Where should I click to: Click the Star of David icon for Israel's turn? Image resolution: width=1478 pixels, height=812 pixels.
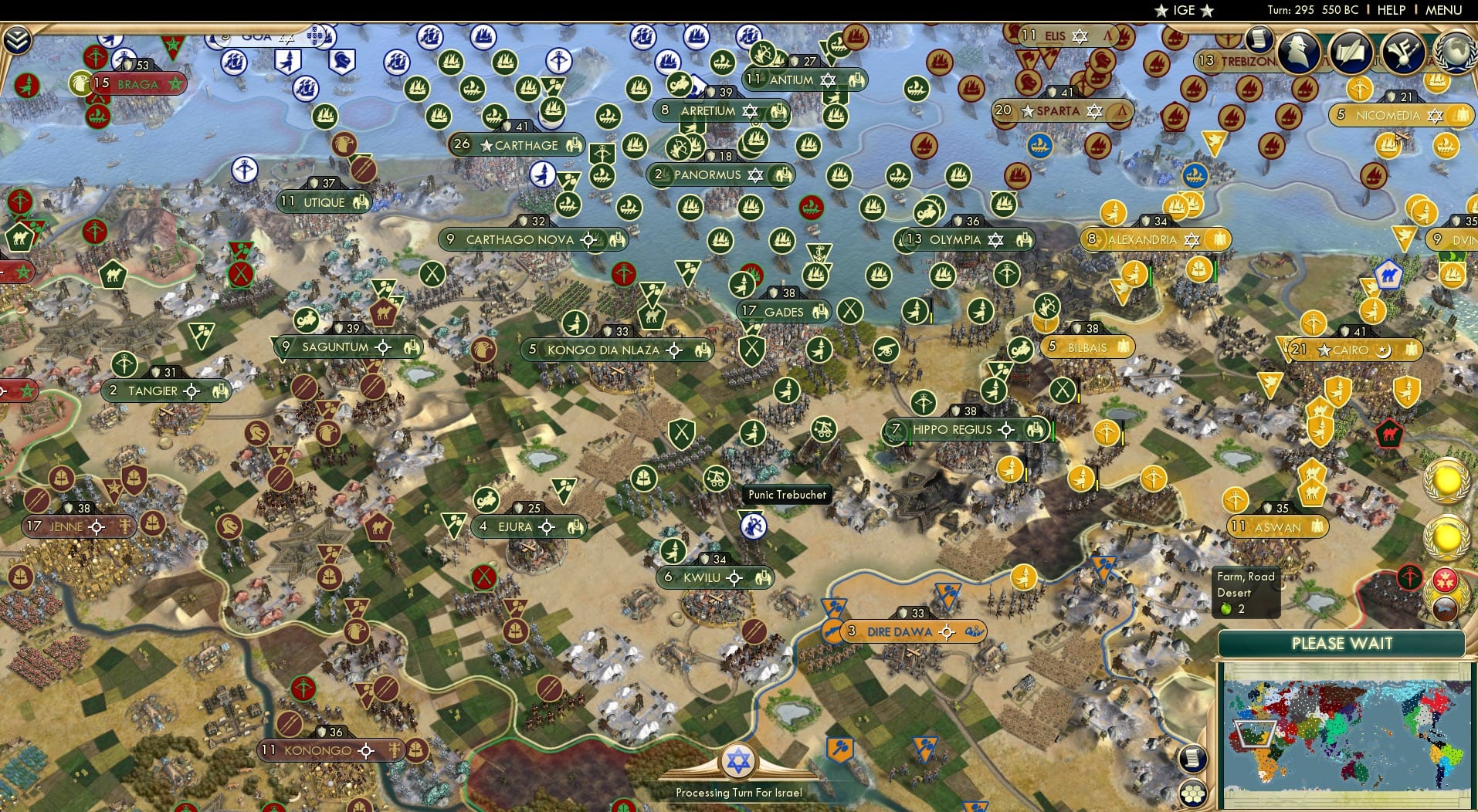click(x=740, y=761)
